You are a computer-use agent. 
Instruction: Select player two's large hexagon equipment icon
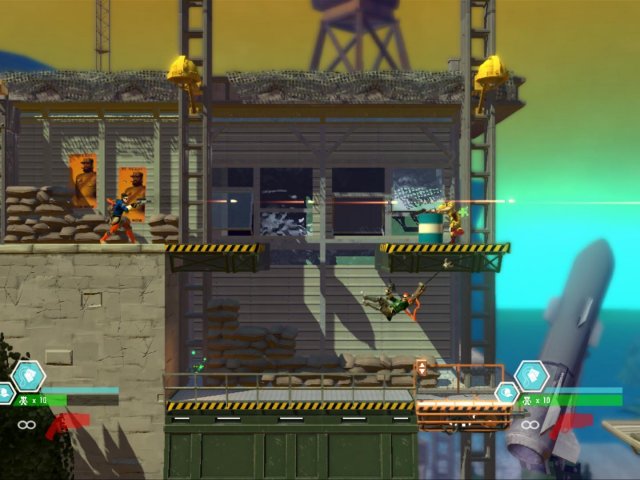point(531,375)
